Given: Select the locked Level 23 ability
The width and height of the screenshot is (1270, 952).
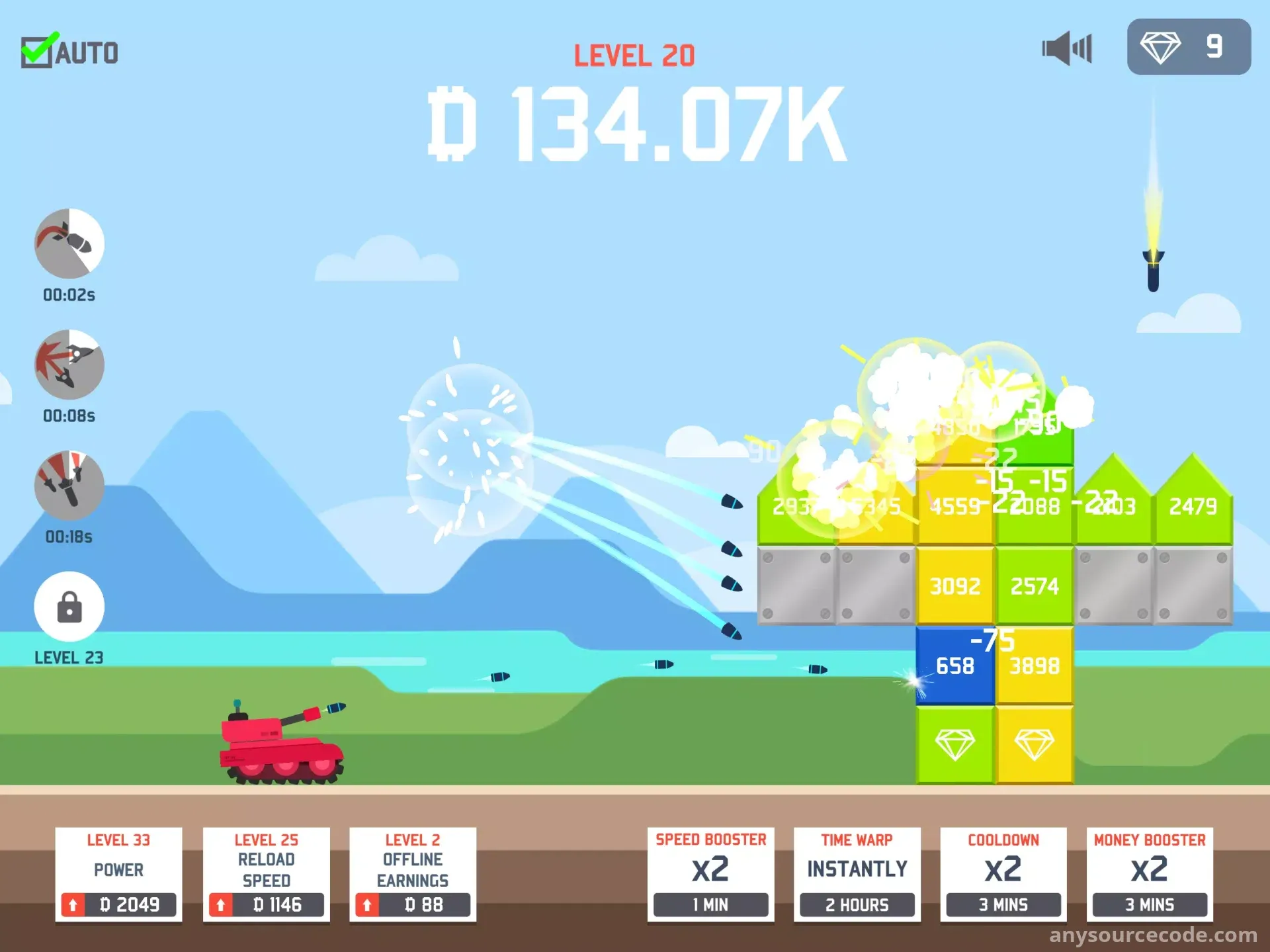Looking at the screenshot, I should point(69,607).
